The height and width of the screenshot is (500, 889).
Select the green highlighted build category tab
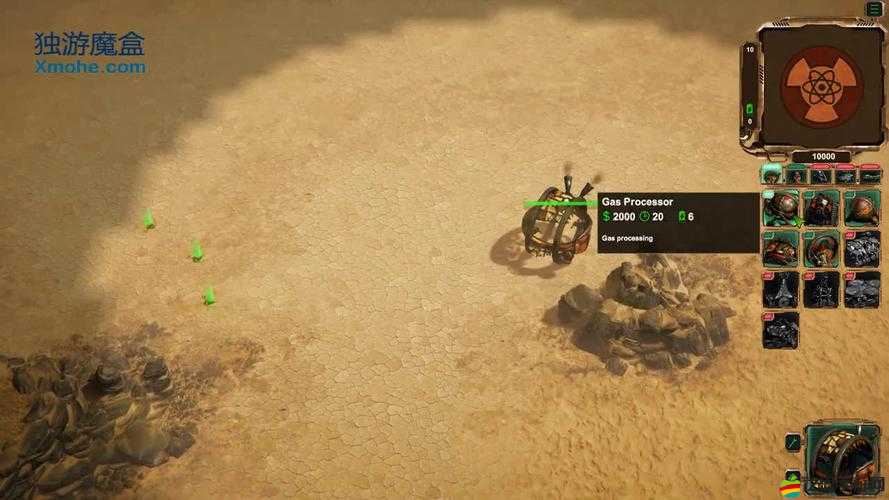771,175
